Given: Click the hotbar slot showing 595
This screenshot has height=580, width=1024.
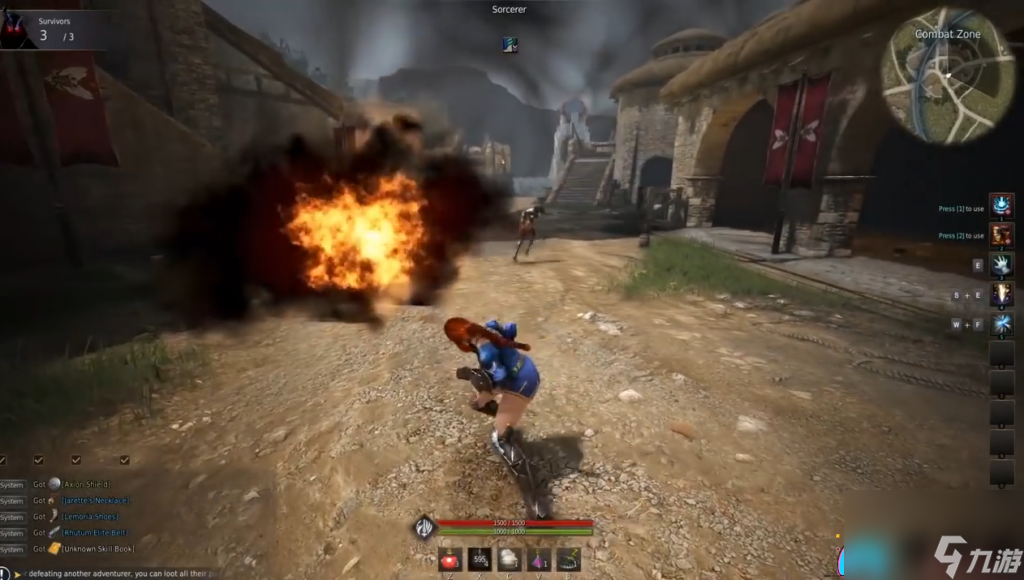Looking at the screenshot, I should [x=480, y=560].
